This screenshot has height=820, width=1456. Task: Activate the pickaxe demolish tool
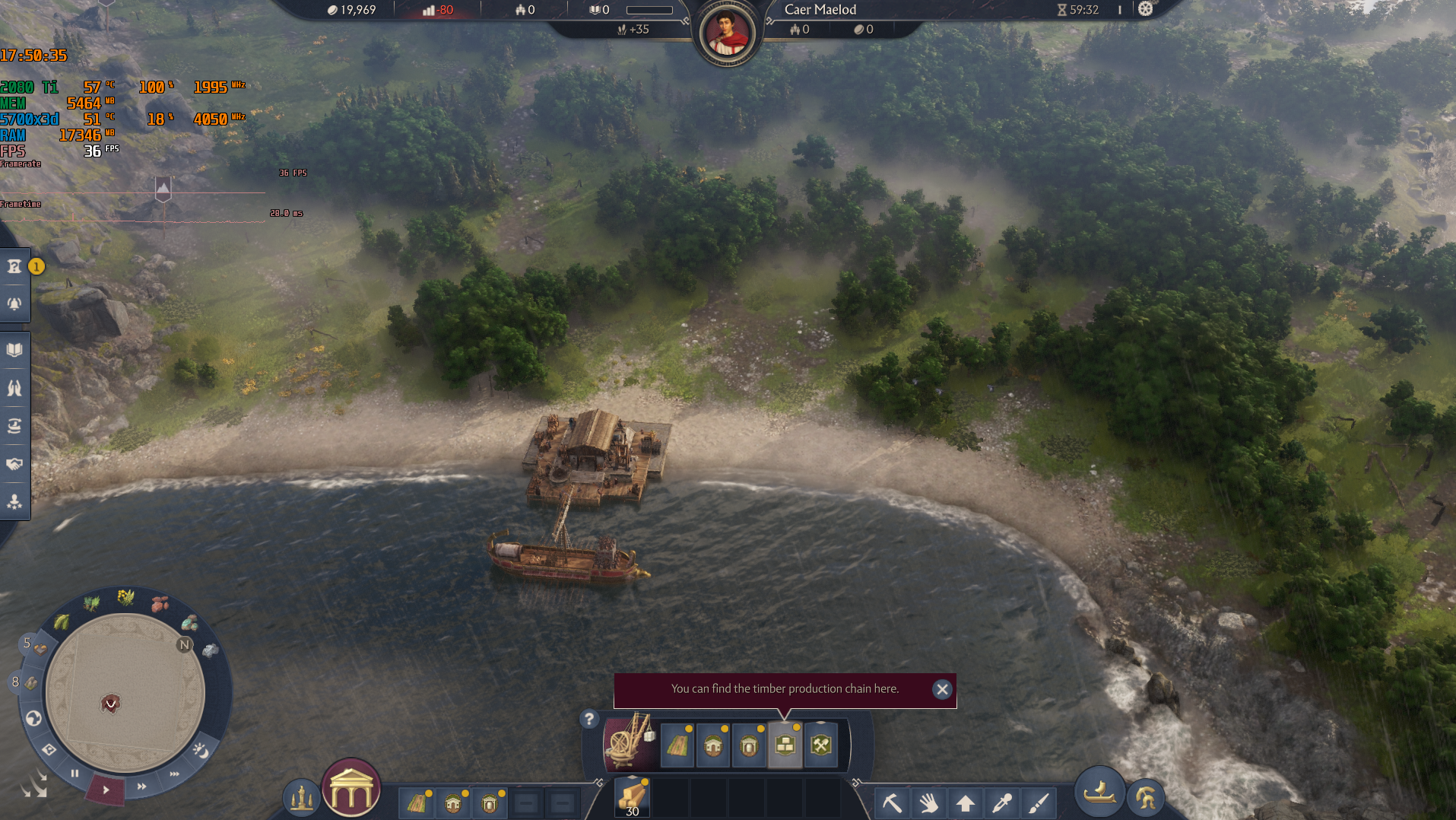click(x=892, y=802)
